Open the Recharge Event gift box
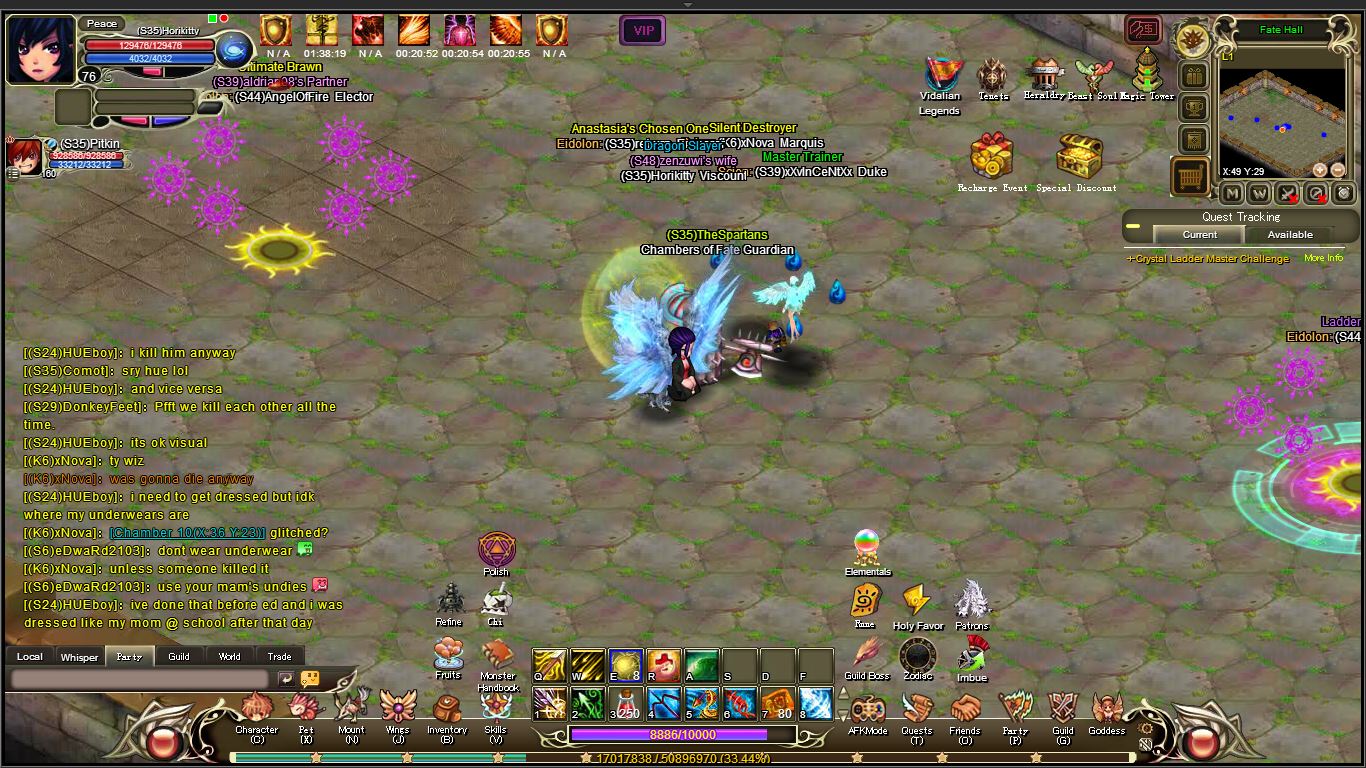 (x=992, y=157)
